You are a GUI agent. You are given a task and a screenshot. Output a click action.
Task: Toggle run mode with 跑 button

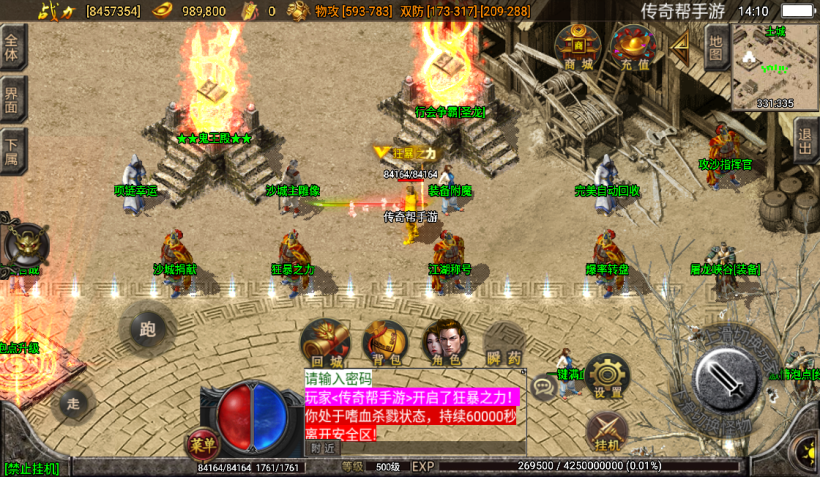[148, 328]
